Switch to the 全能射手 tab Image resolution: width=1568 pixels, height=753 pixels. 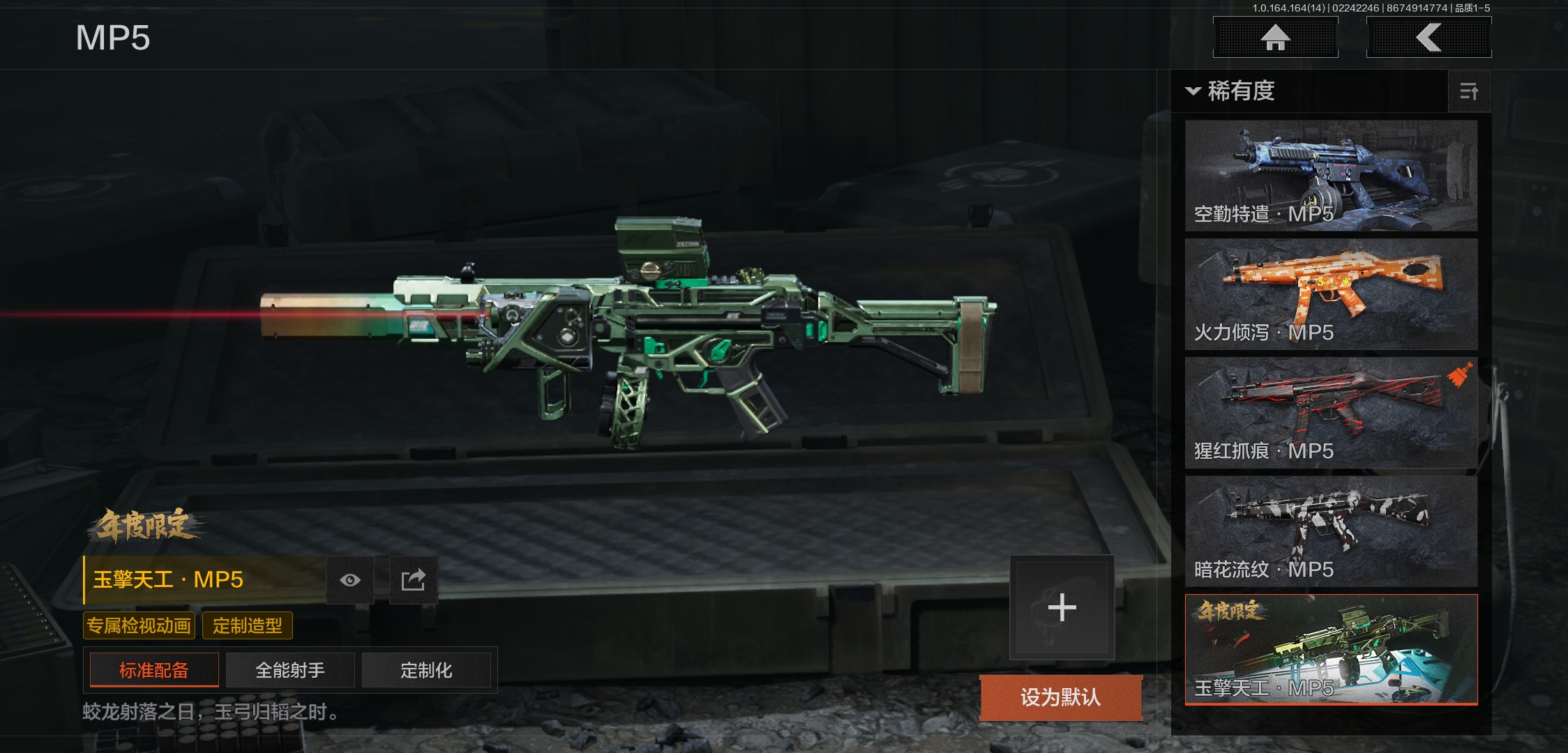point(290,671)
